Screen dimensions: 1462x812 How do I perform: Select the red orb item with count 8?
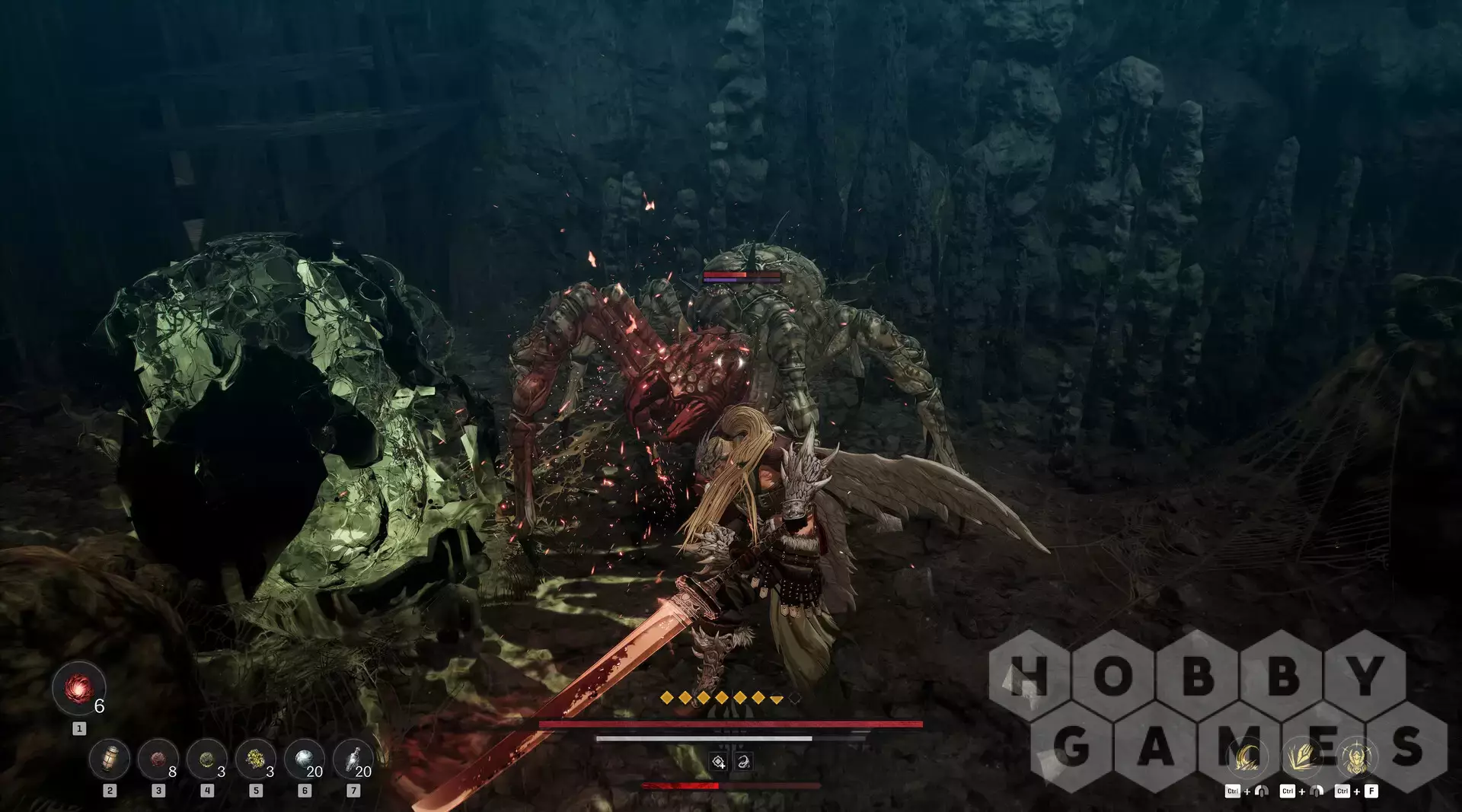pyautogui.click(x=158, y=759)
